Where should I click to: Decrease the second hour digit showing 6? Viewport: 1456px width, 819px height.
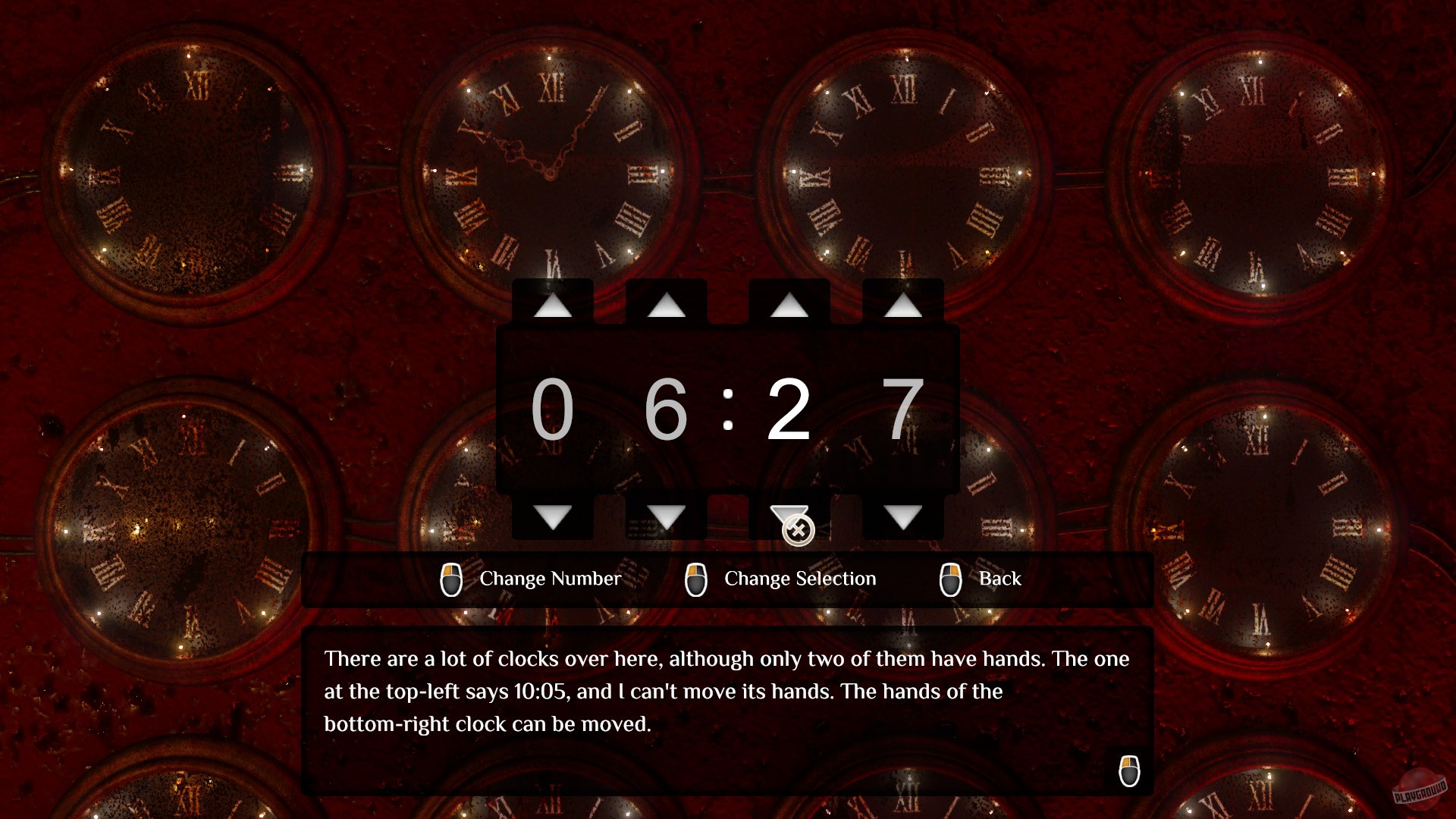tap(667, 517)
